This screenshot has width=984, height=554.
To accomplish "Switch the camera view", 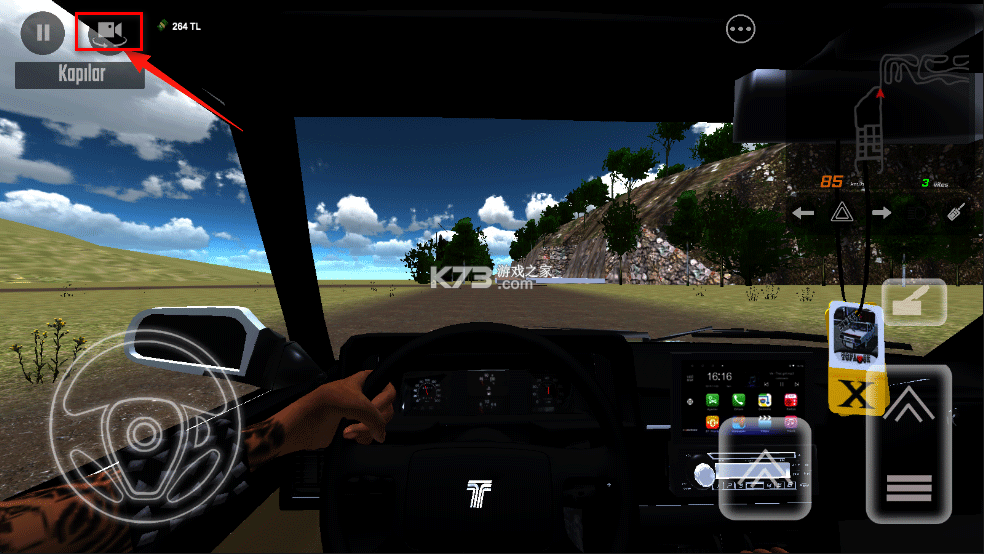I will (x=109, y=32).
